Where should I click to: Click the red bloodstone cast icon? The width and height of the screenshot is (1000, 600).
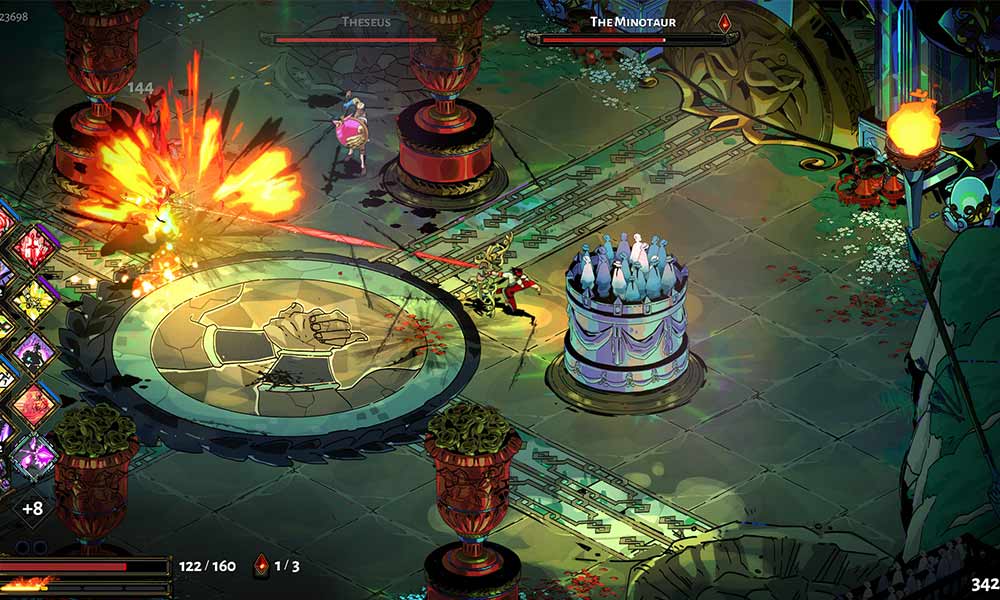click(x=262, y=565)
